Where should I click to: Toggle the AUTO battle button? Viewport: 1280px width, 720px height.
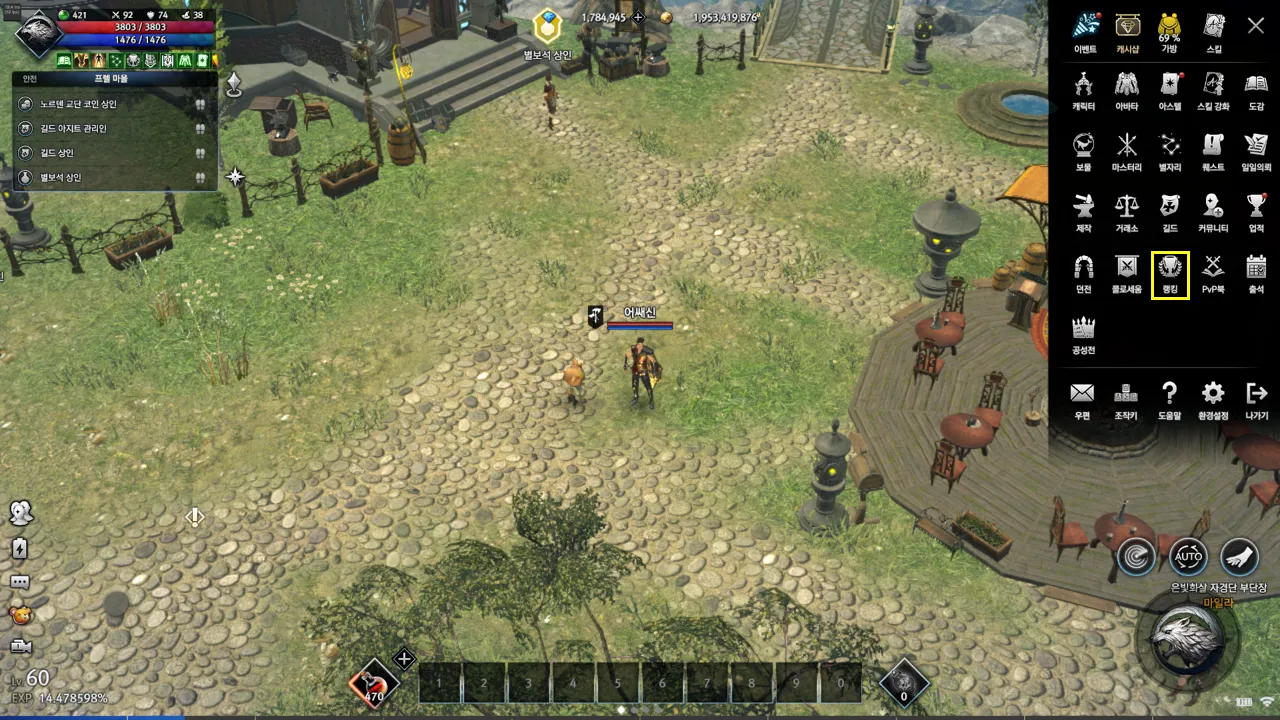click(1188, 556)
